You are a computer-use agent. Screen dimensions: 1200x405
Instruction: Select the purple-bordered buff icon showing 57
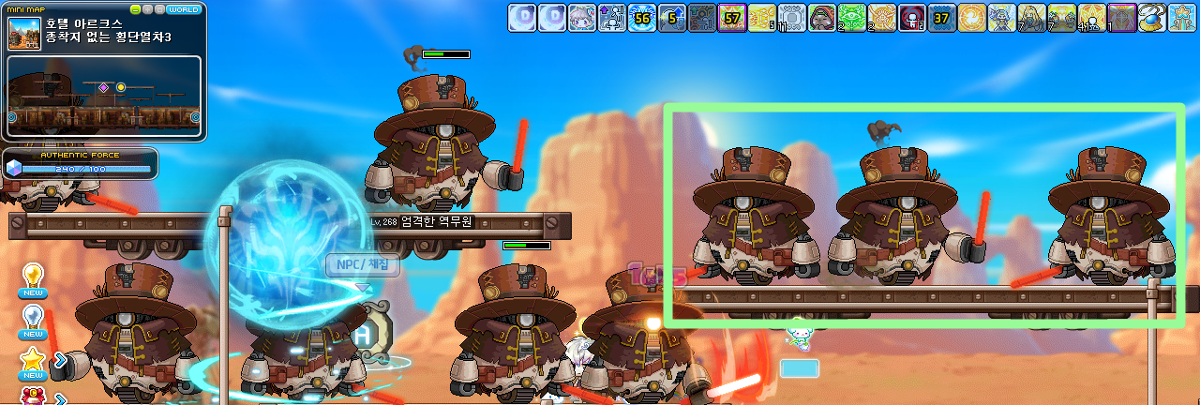732,17
